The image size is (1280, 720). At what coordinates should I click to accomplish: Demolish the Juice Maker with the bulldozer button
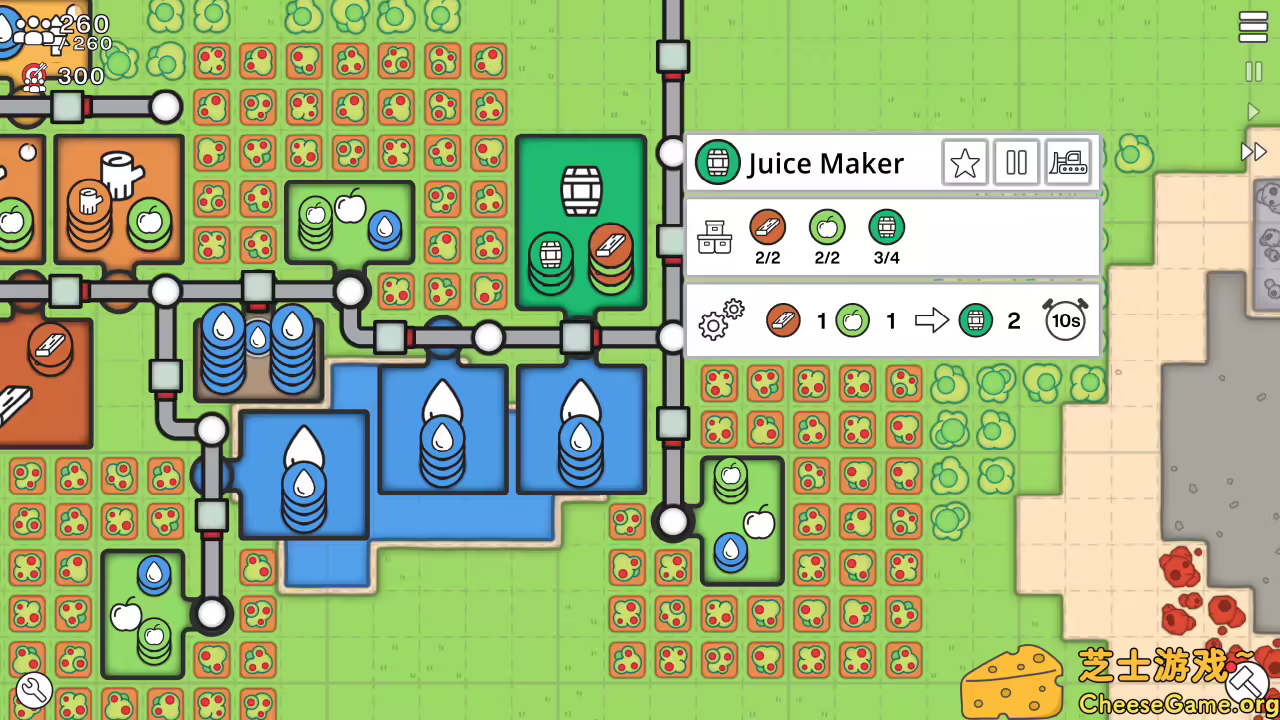click(1068, 162)
